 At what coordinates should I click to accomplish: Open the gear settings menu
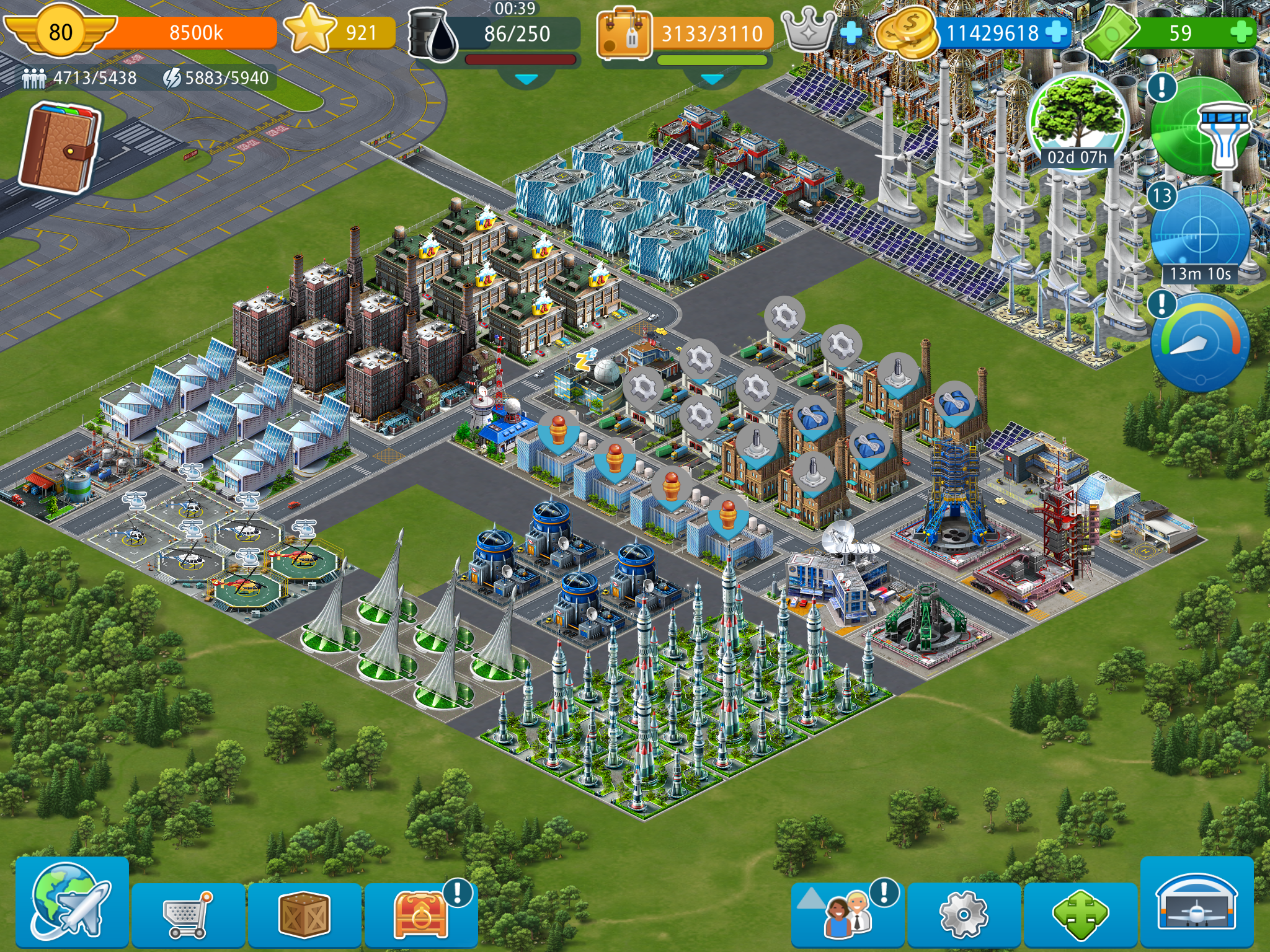(963, 915)
